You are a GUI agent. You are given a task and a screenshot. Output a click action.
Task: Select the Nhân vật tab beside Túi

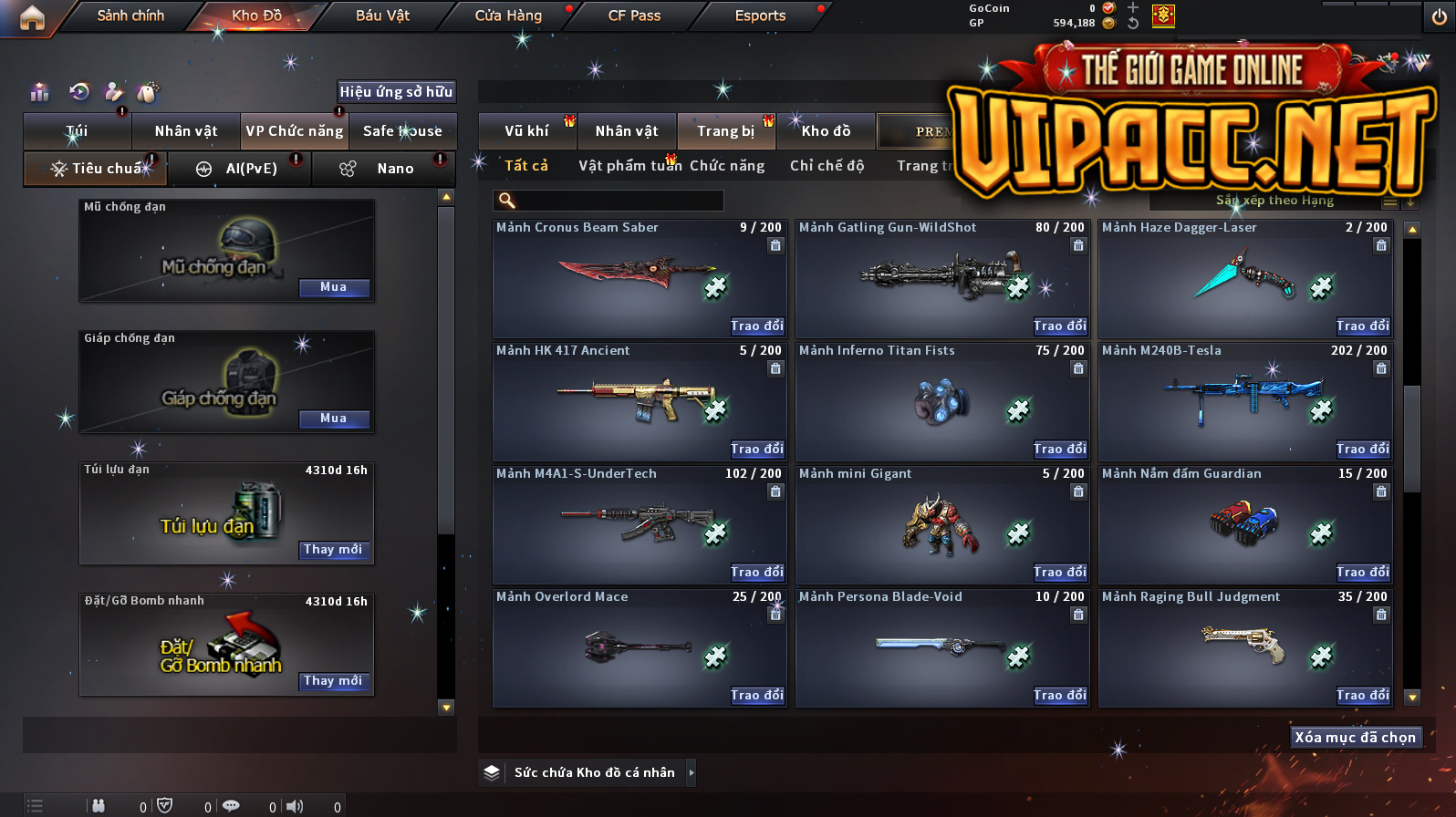(186, 131)
